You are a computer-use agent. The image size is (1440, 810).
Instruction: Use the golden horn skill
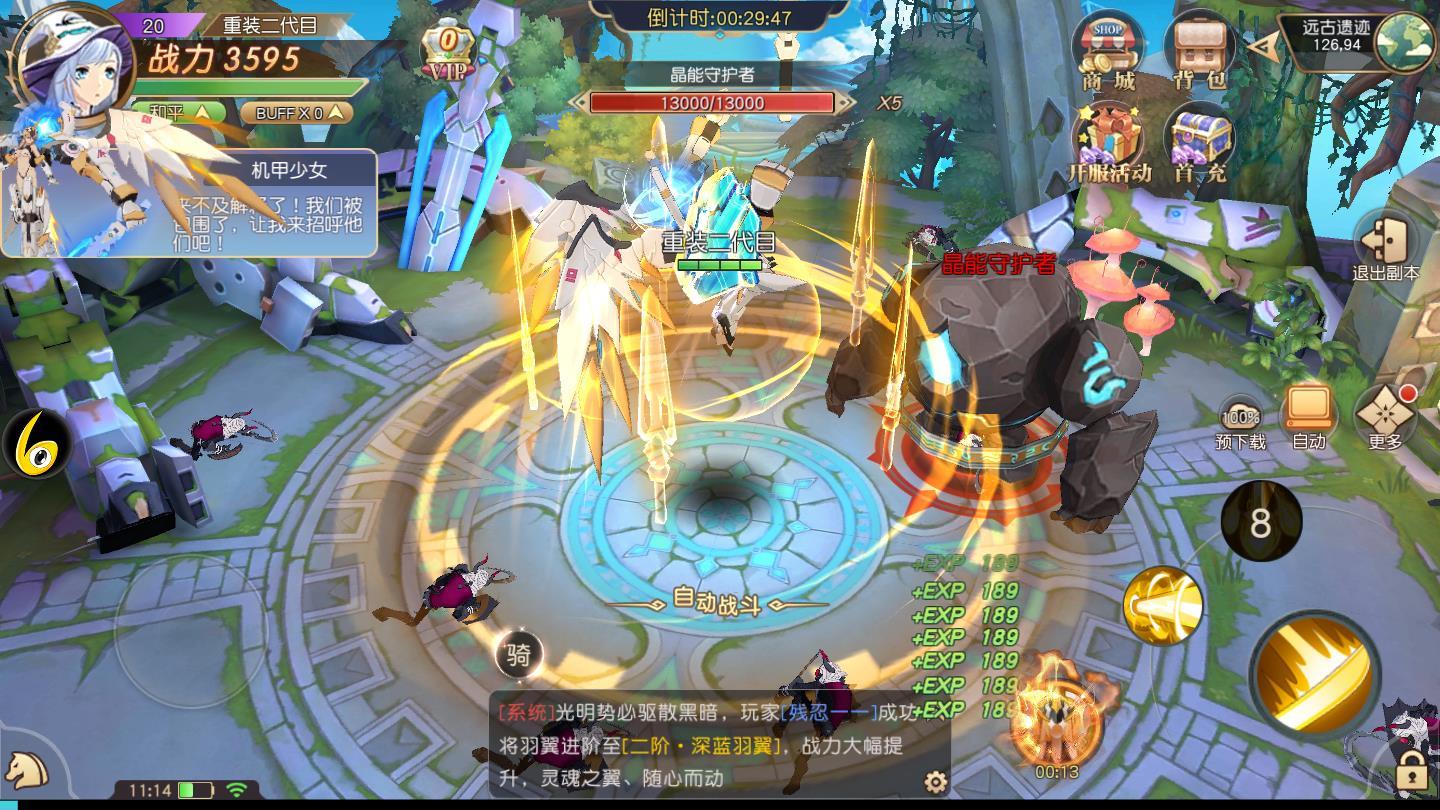point(1163,607)
